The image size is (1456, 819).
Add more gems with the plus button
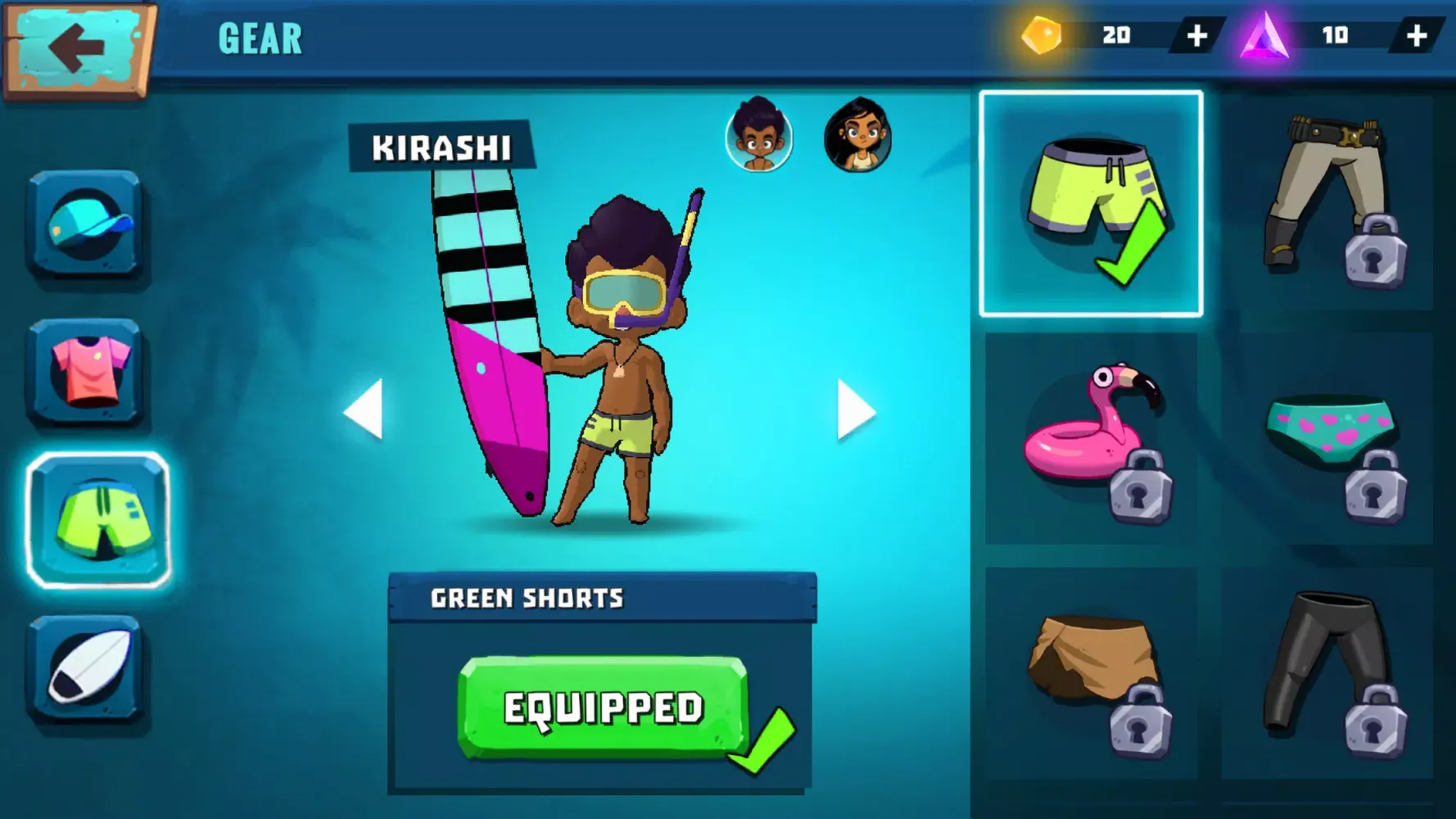coord(1196,35)
